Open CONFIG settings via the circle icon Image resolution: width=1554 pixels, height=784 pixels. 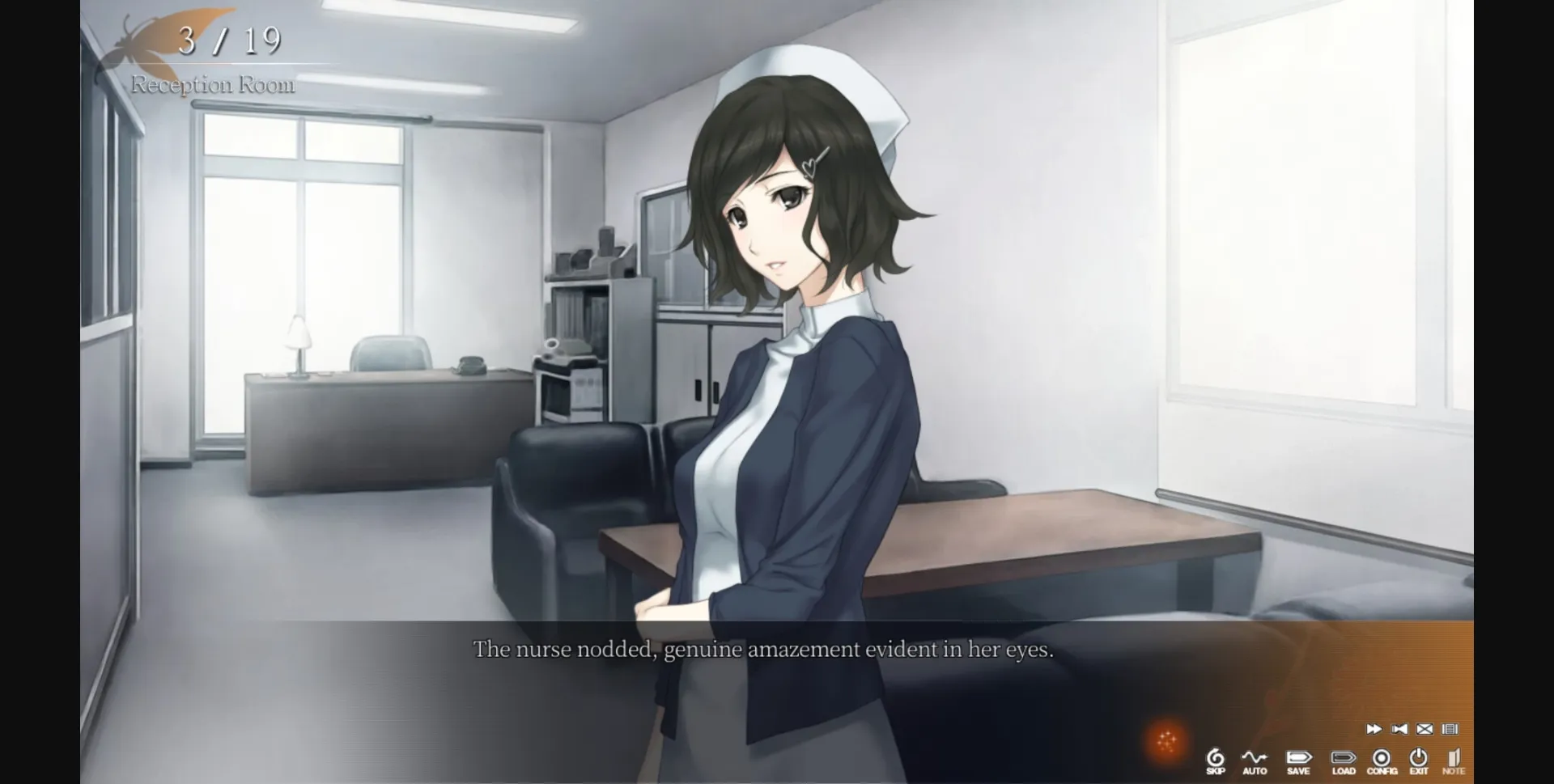point(1382,756)
